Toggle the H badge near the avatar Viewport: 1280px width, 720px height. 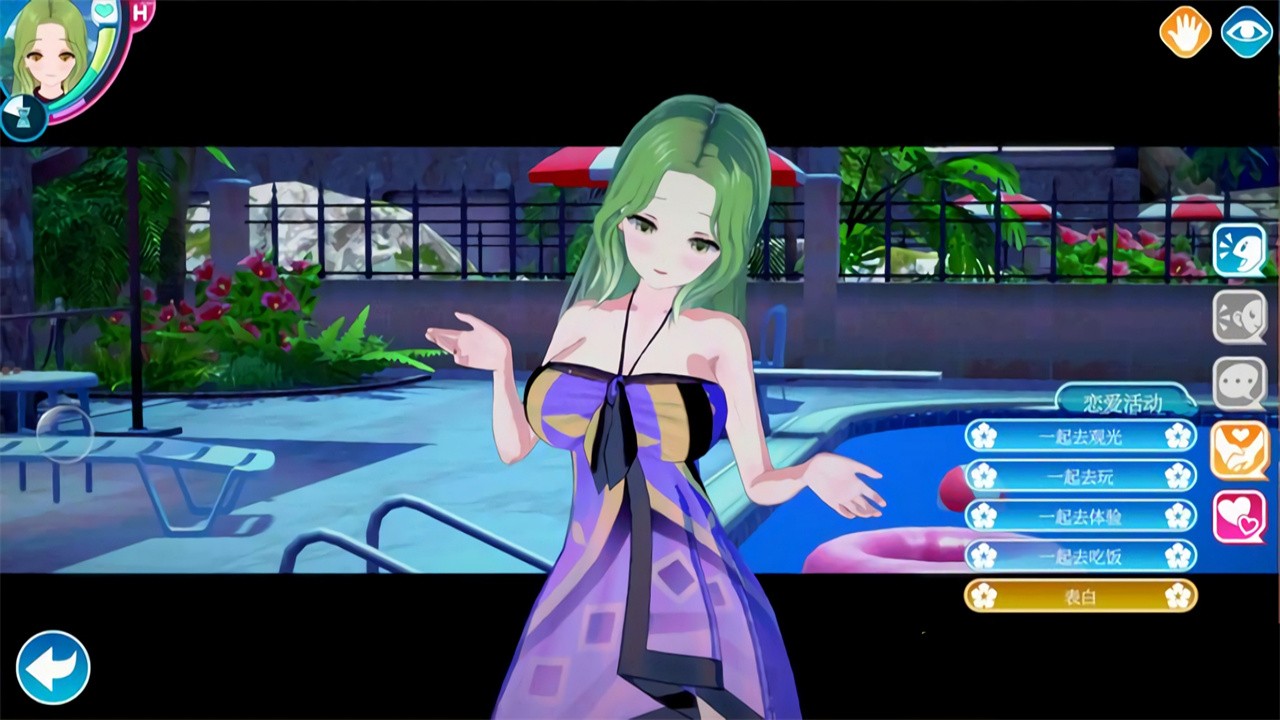coord(140,10)
